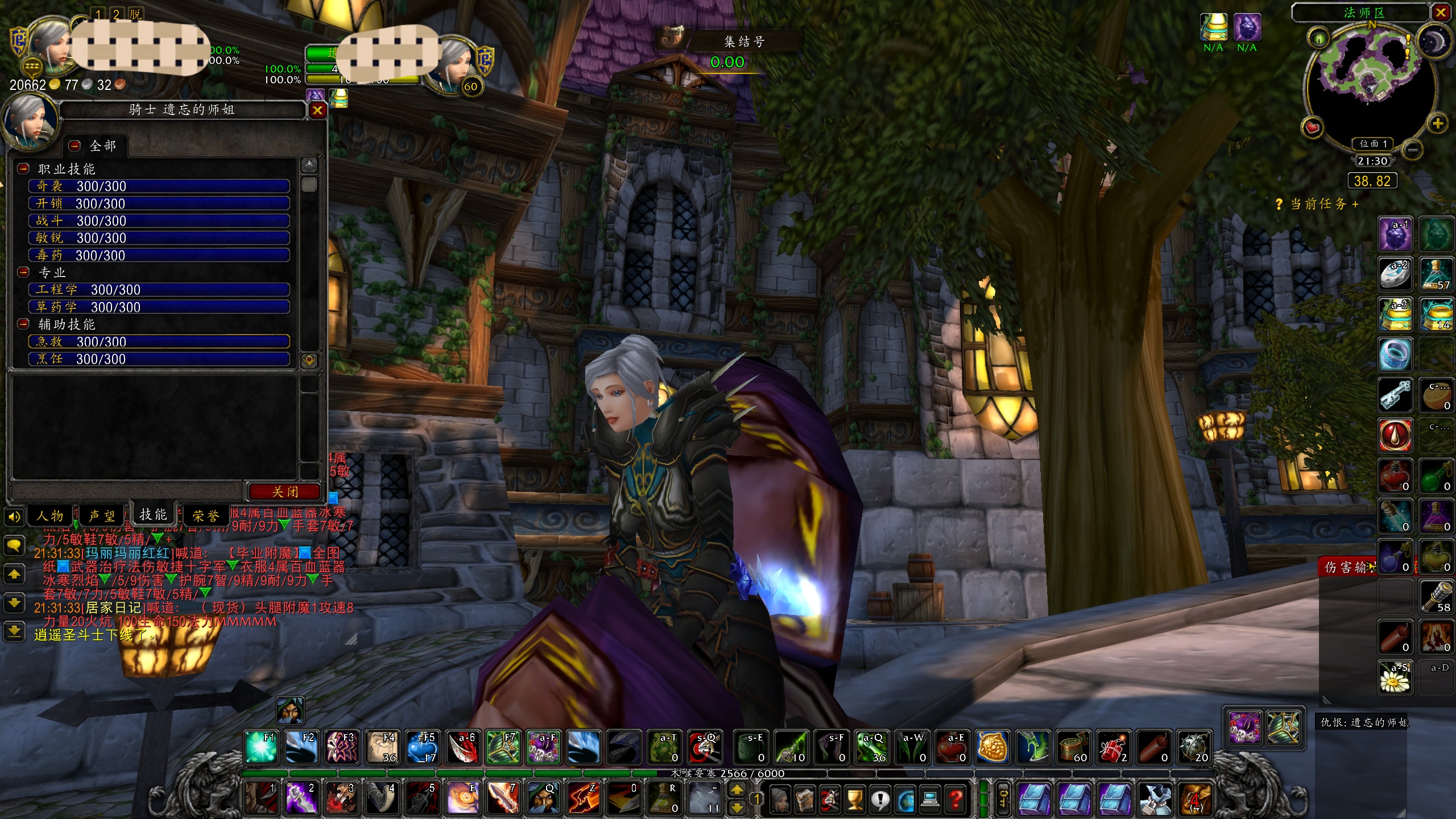Switch to the 荣誉 honor tab
Screen dimensions: 1456x819
(205, 516)
